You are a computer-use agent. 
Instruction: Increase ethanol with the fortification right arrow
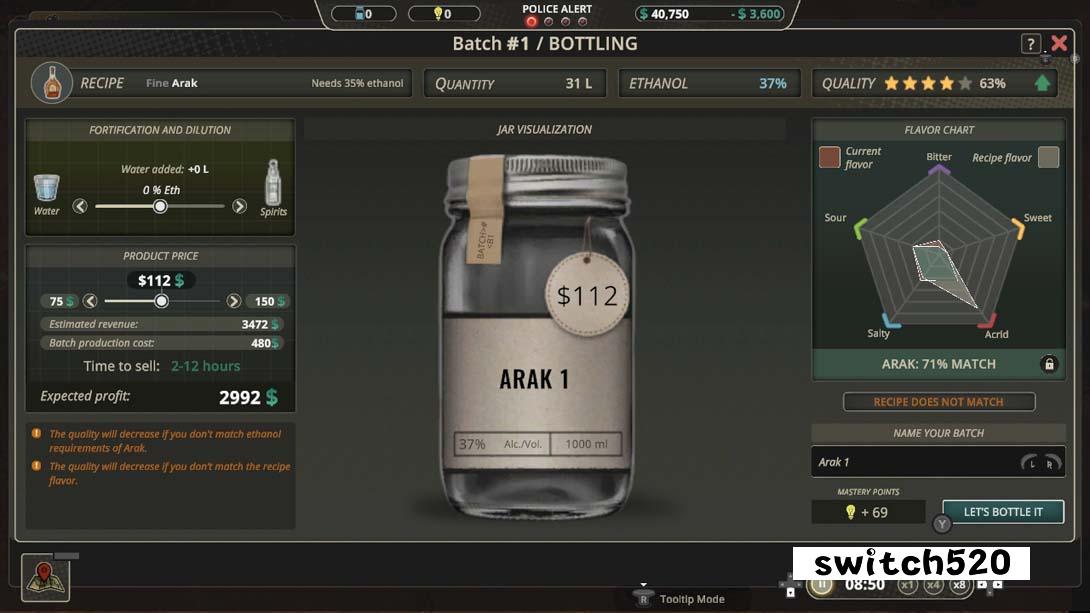[239, 206]
